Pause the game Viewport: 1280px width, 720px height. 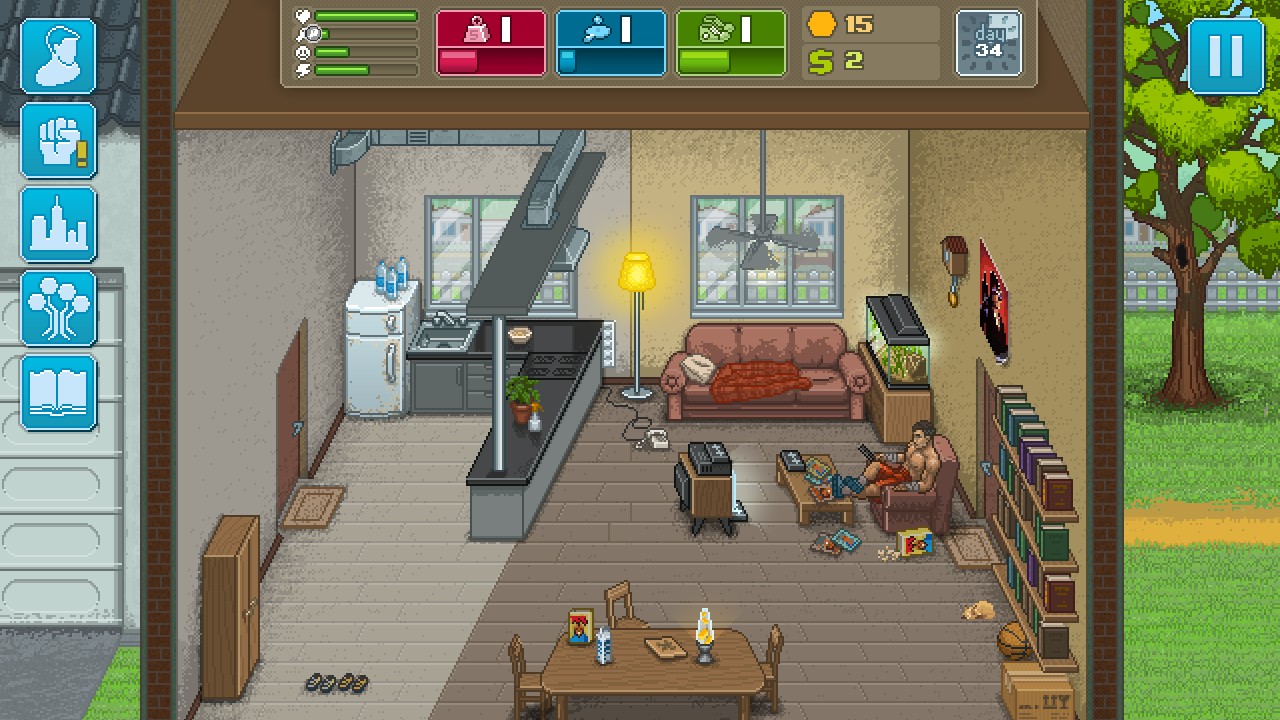[x=1225, y=56]
